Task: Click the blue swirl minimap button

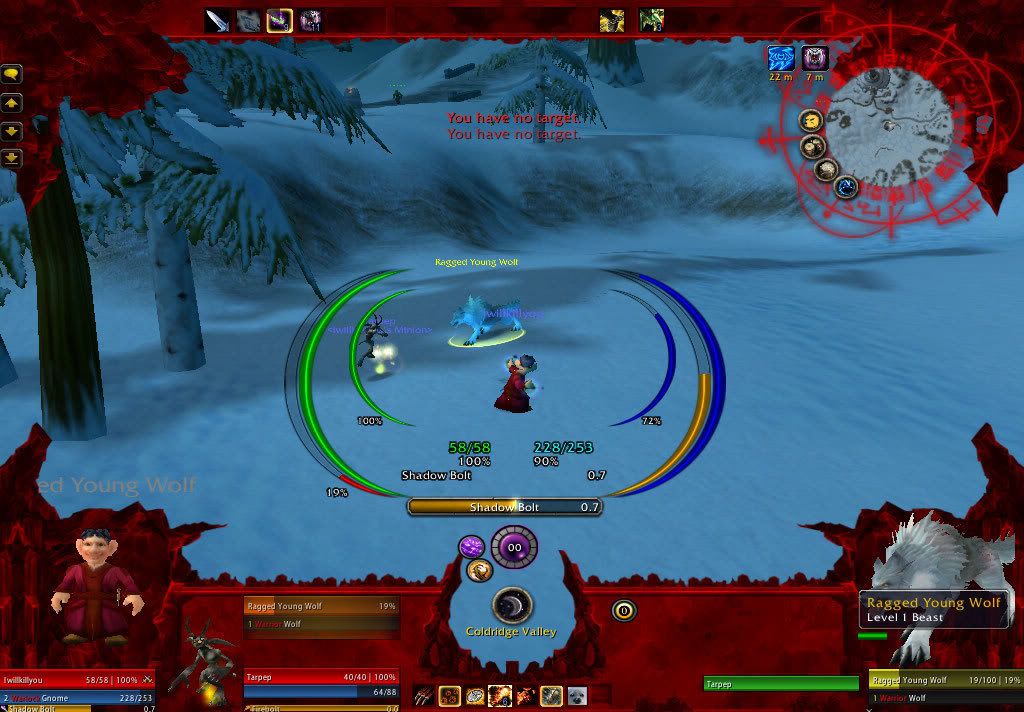Action: click(845, 187)
